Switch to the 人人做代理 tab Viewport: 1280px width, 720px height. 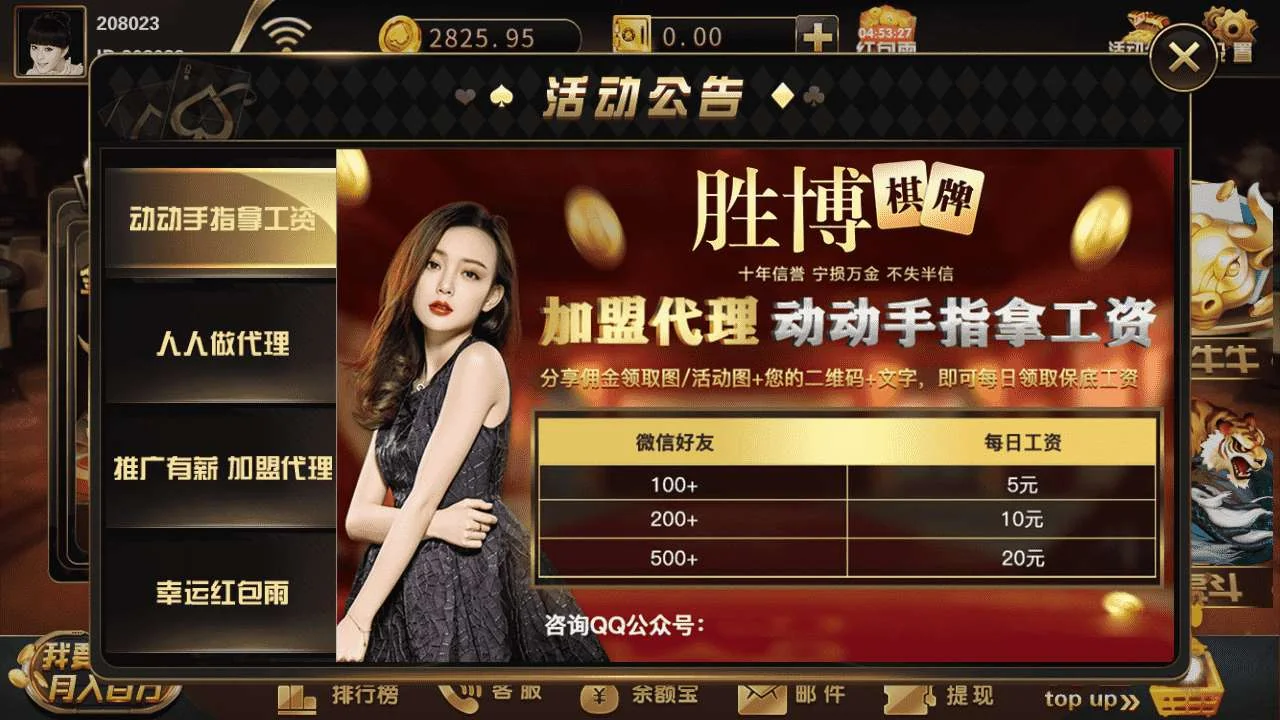(x=225, y=345)
